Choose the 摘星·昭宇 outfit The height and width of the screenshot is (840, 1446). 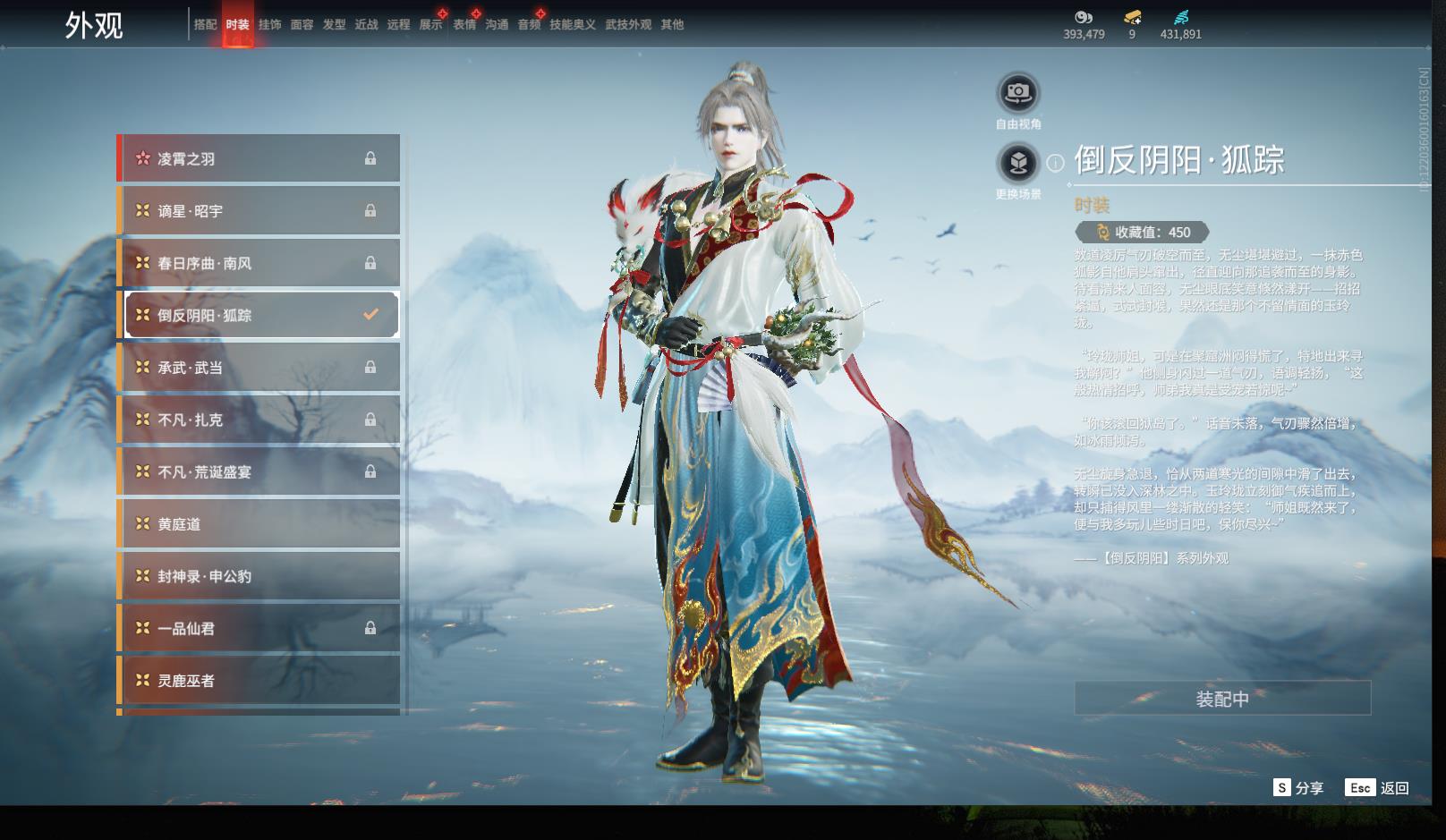(259, 211)
